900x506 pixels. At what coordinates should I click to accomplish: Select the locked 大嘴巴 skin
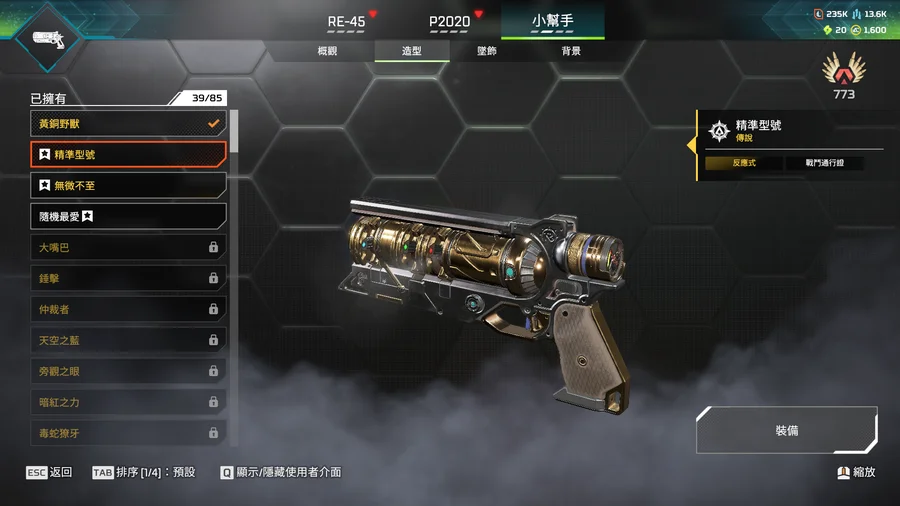128,247
